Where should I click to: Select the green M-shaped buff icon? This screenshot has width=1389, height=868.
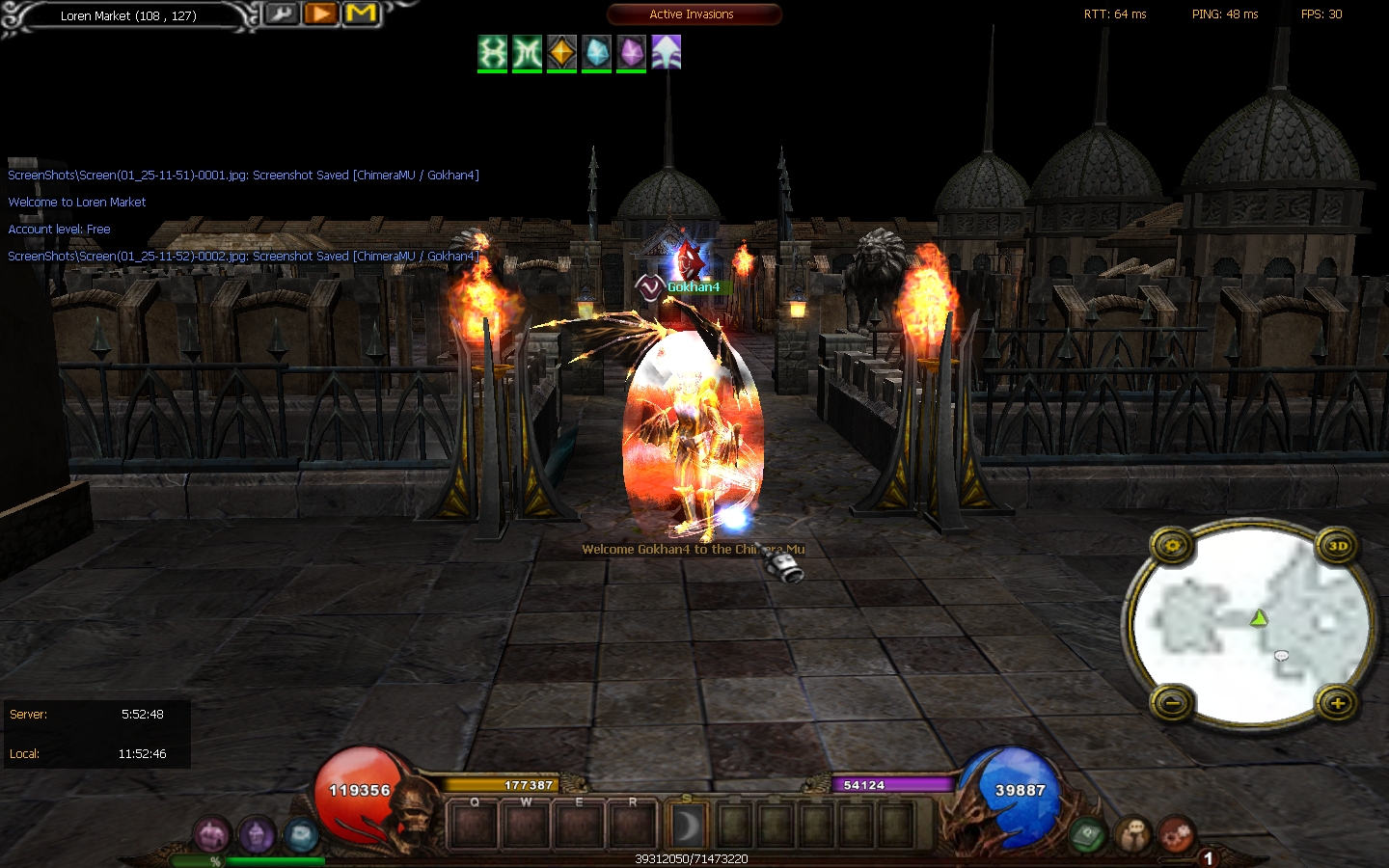(527, 52)
